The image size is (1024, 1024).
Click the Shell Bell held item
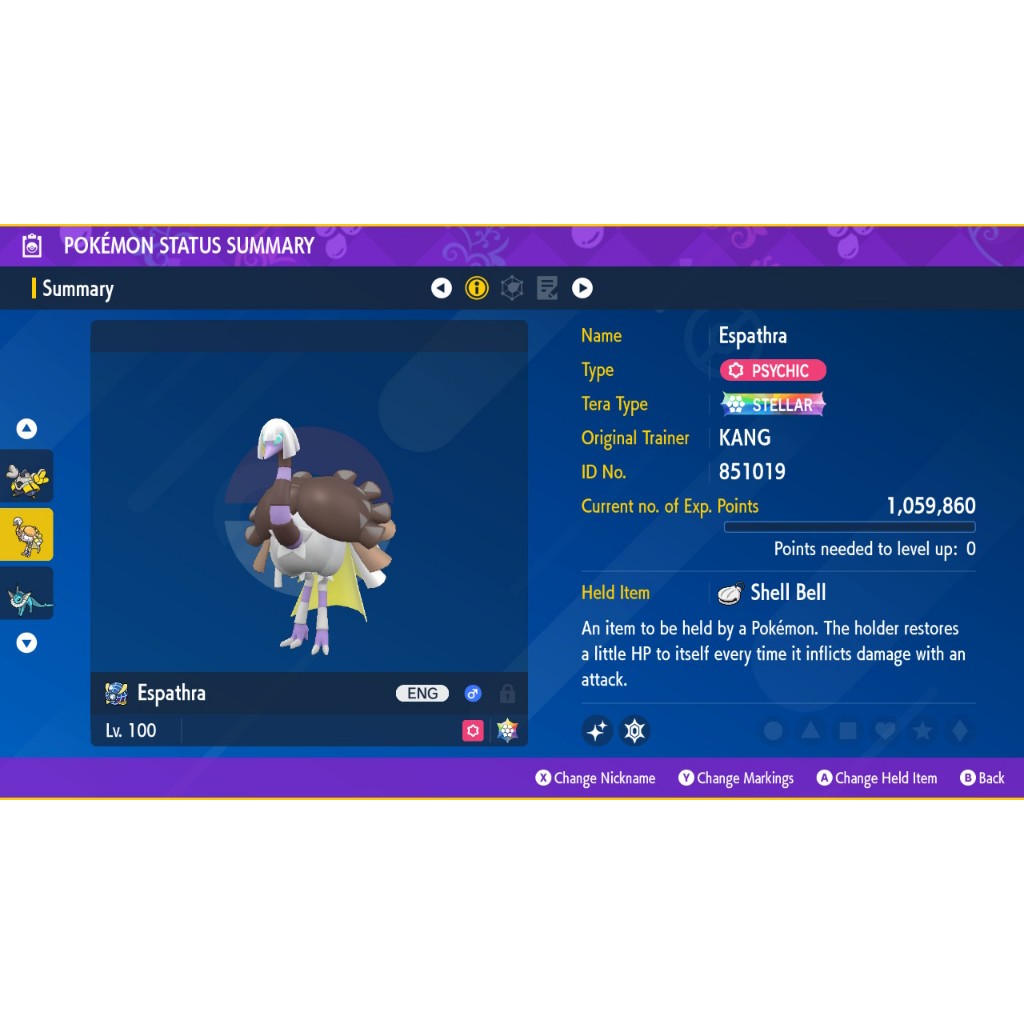pos(773,593)
